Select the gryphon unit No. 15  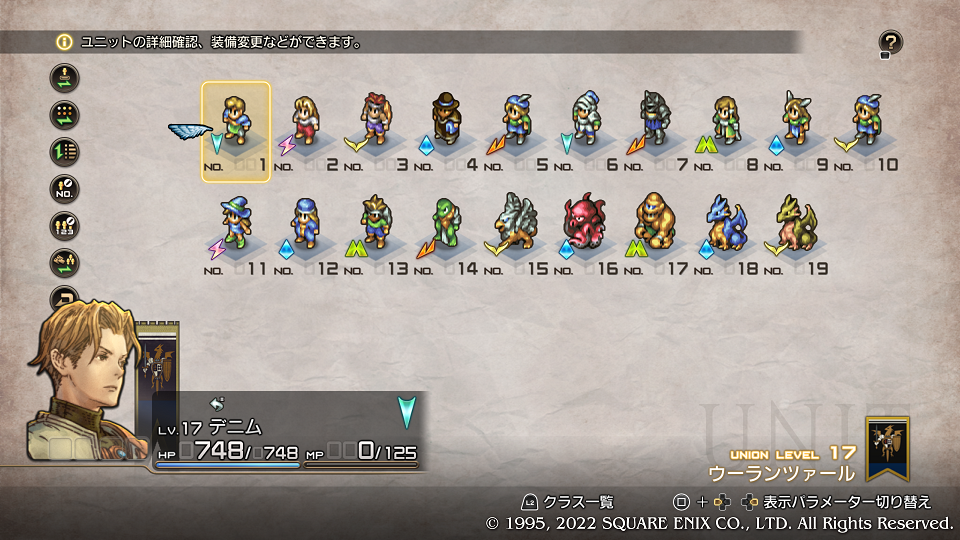515,225
